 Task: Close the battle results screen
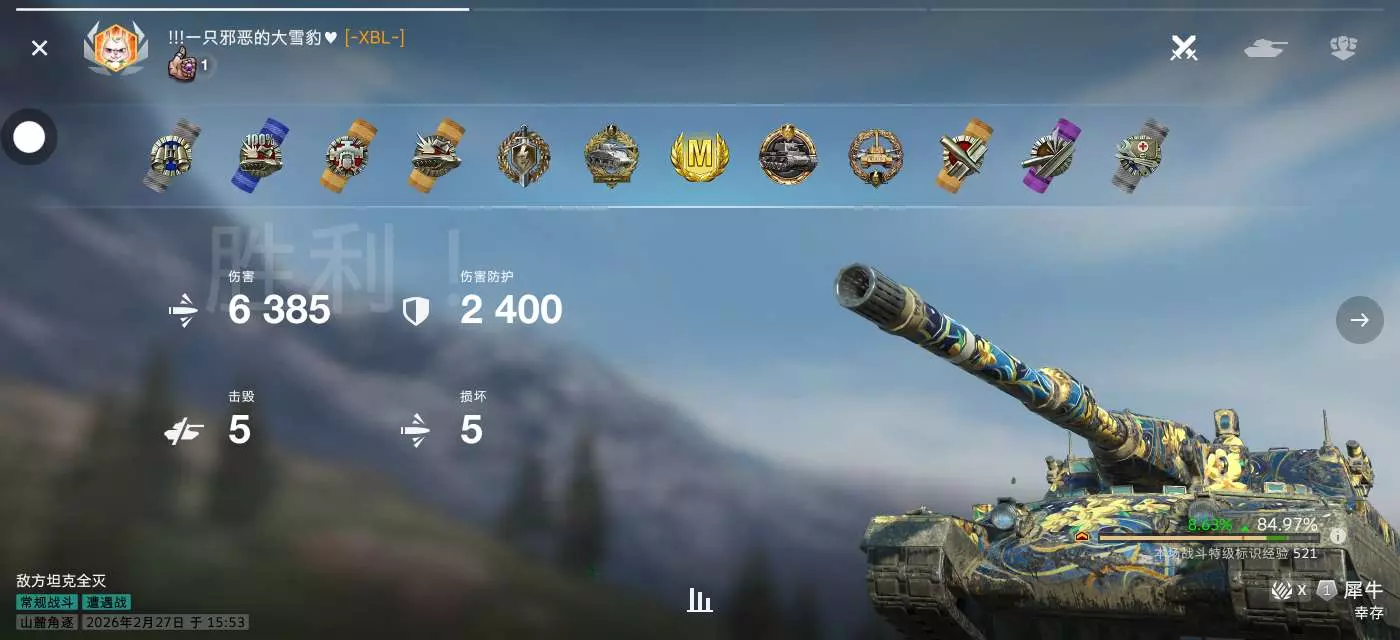click(39, 48)
